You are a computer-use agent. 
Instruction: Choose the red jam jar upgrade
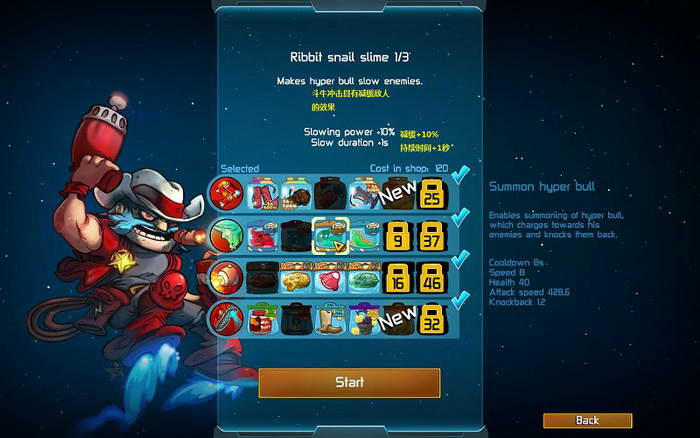click(x=261, y=320)
